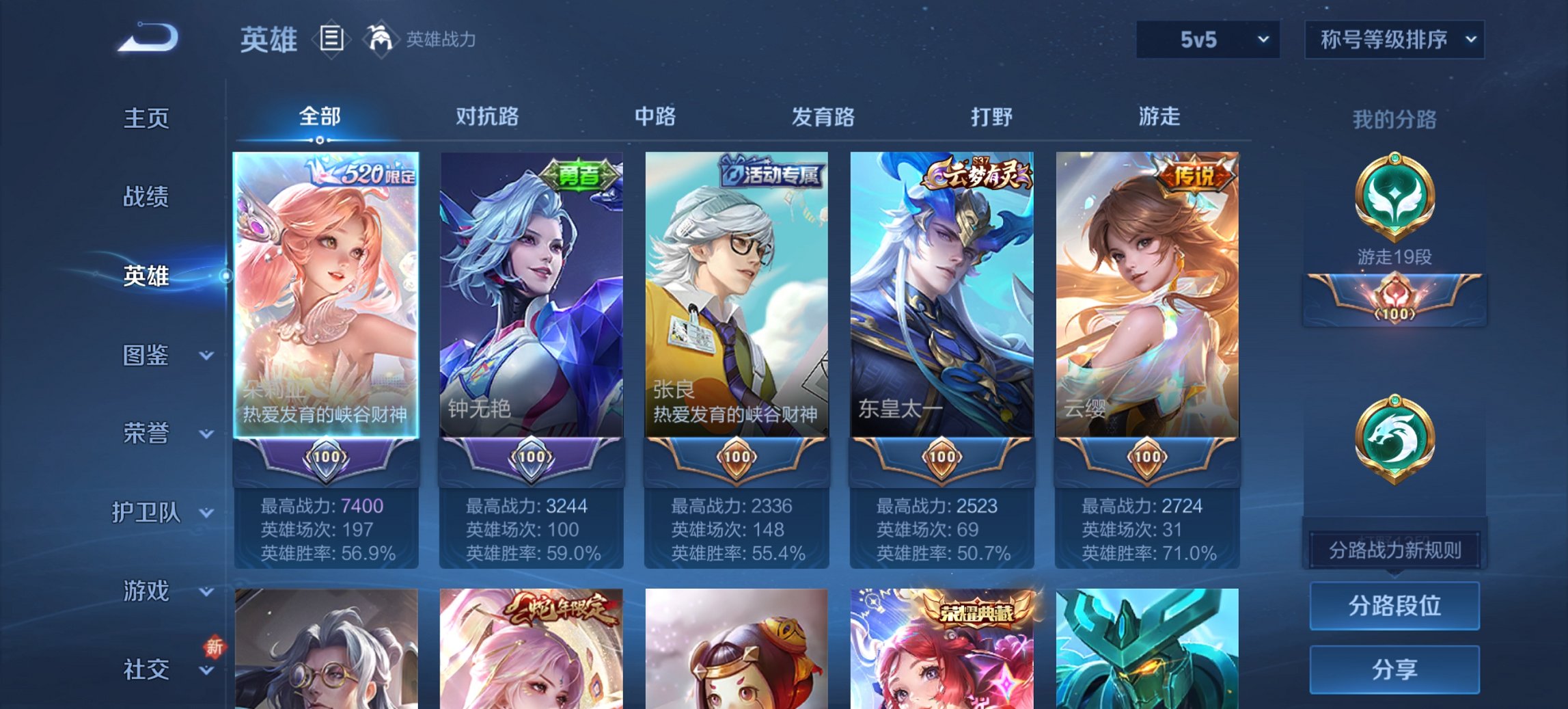
Task: Switch sorting via 称号等级排序 selector
Action: click(1394, 40)
